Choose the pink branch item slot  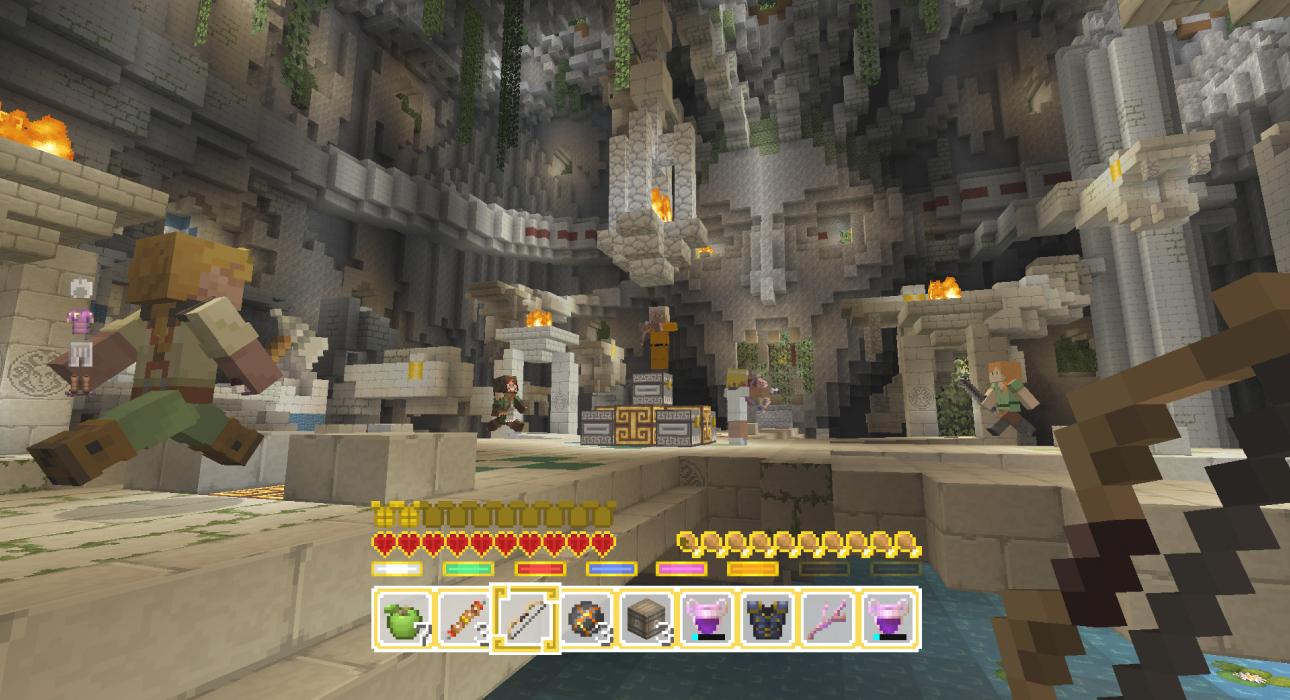pos(829,619)
